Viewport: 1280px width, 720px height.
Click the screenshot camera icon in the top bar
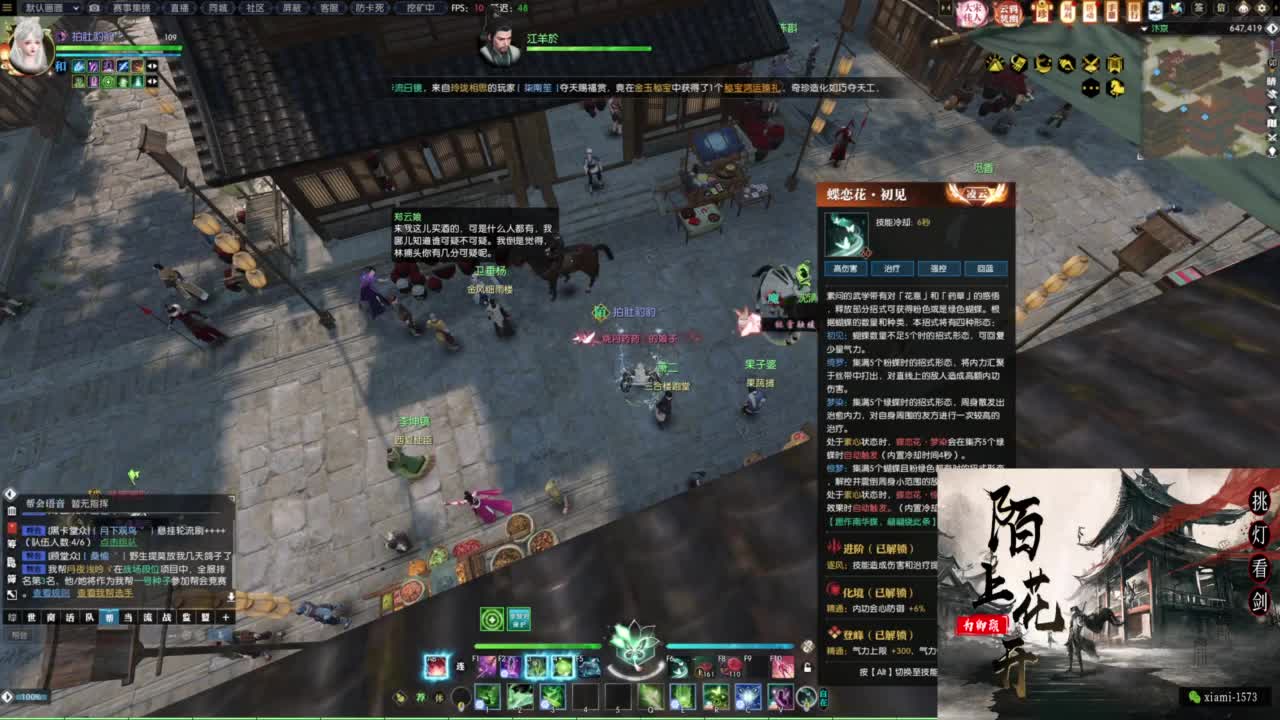[x=94, y=8]
